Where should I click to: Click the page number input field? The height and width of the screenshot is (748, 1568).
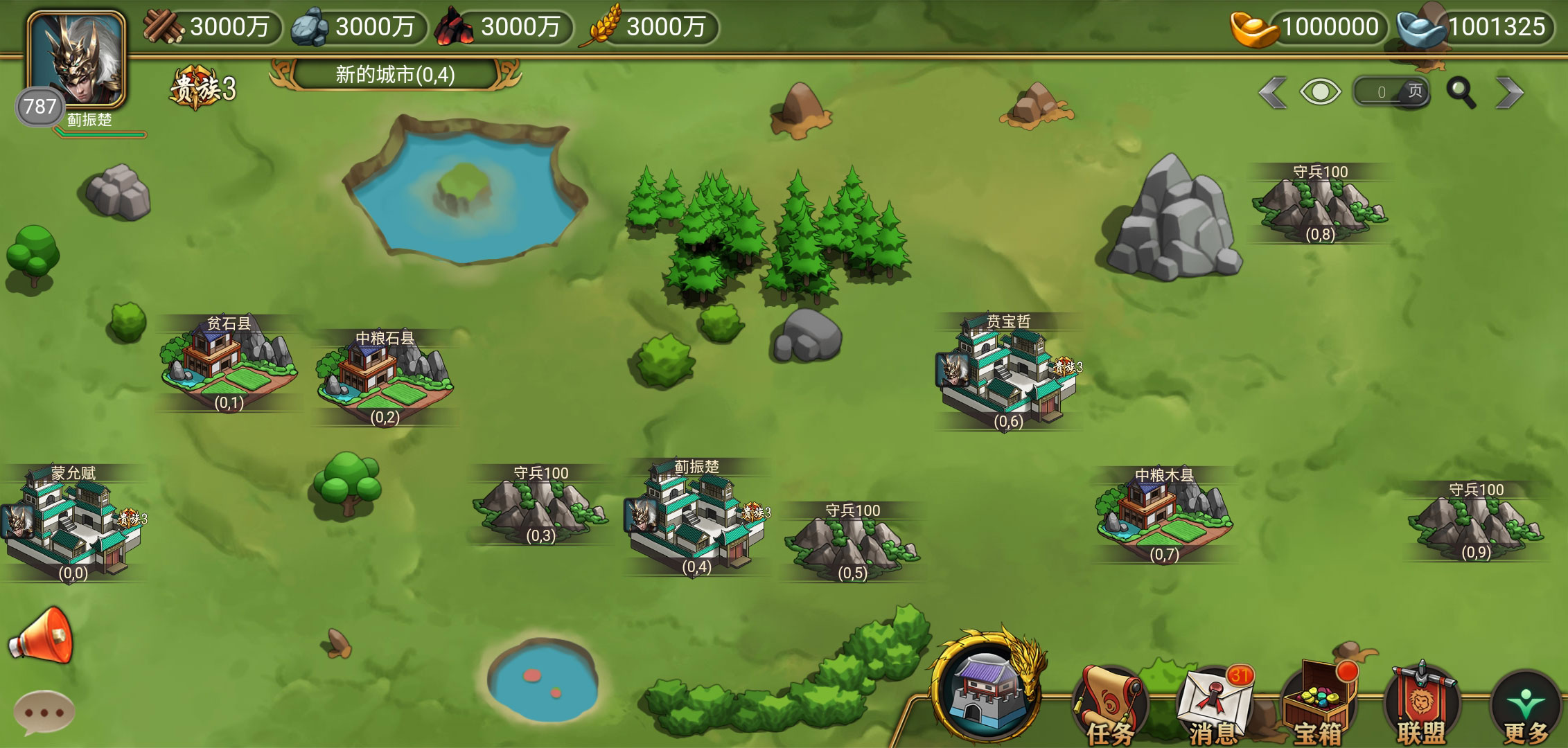pyautogui.click(x=1382, y=92)
